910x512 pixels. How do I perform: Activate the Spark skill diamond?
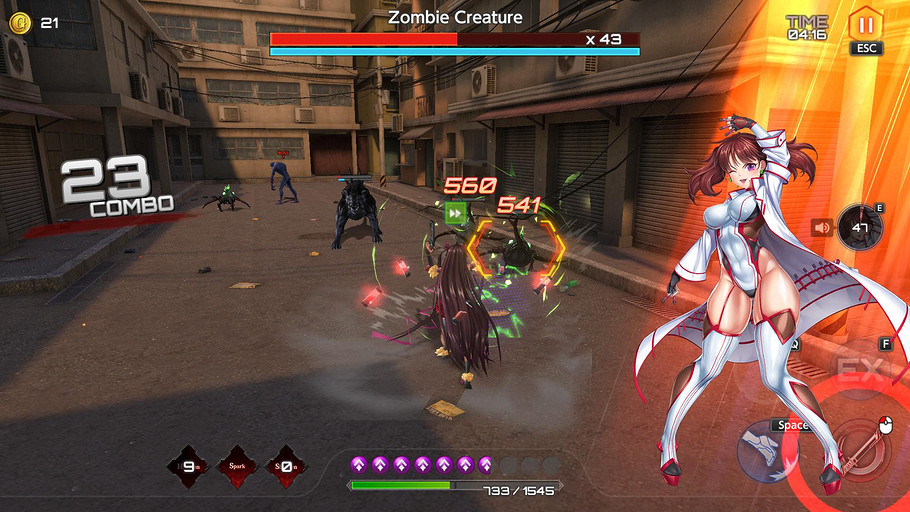238,466
